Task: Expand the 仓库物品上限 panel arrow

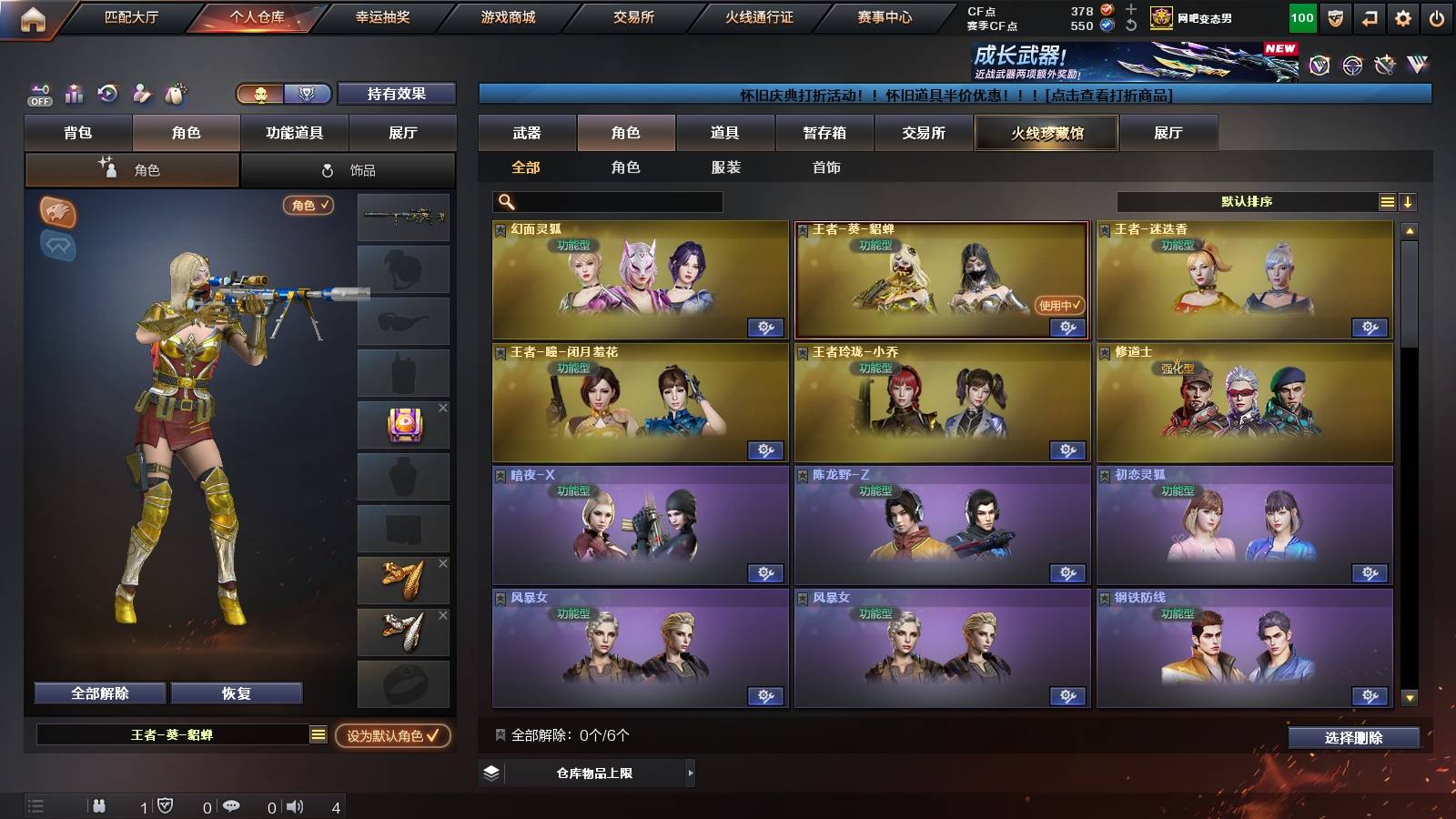Action: point(690,773)
